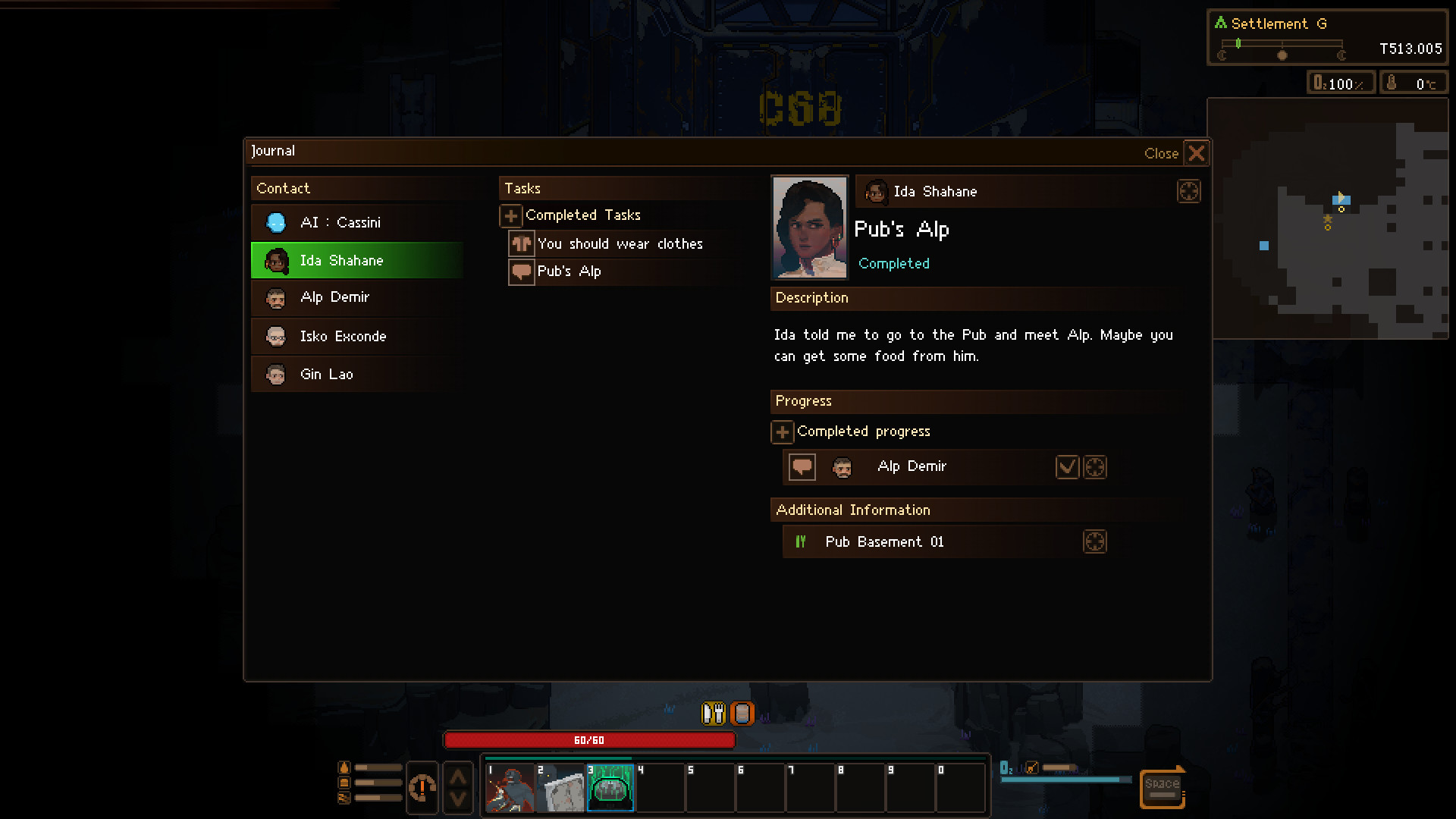Click the speech bubble icon beside Pub's Alp task
The image size is (1456, 819).
tap(521, 271)
